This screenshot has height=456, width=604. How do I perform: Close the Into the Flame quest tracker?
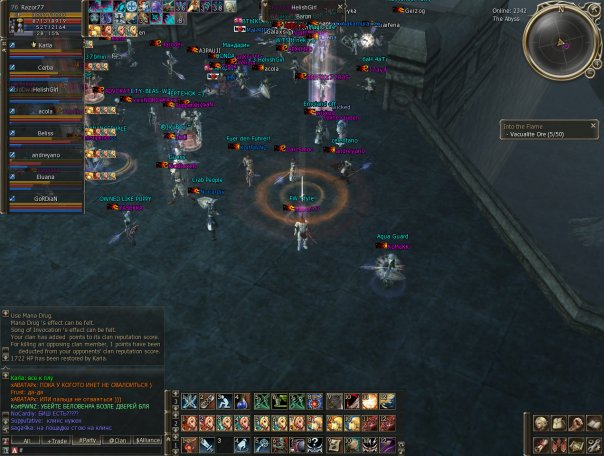(x=594, y=126)
